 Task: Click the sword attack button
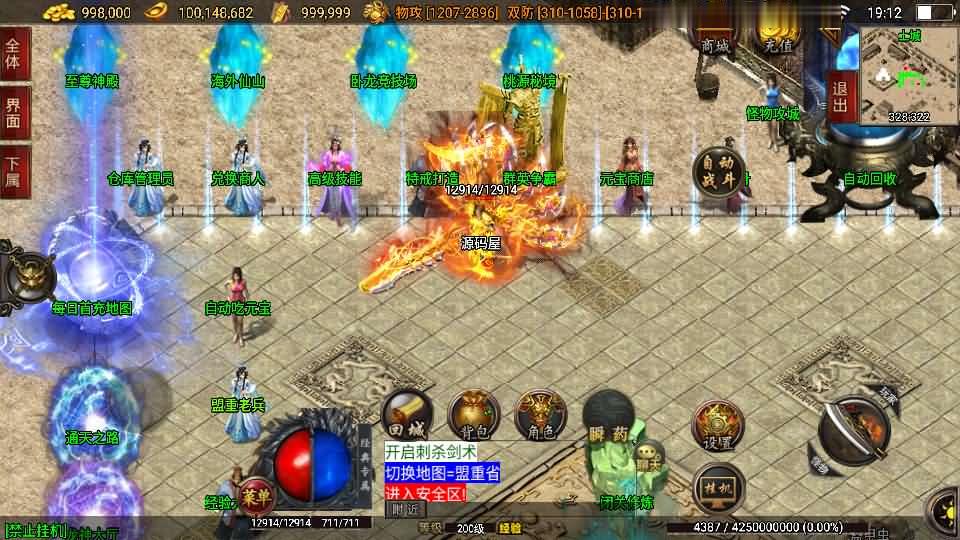click(x=853, y=431)
